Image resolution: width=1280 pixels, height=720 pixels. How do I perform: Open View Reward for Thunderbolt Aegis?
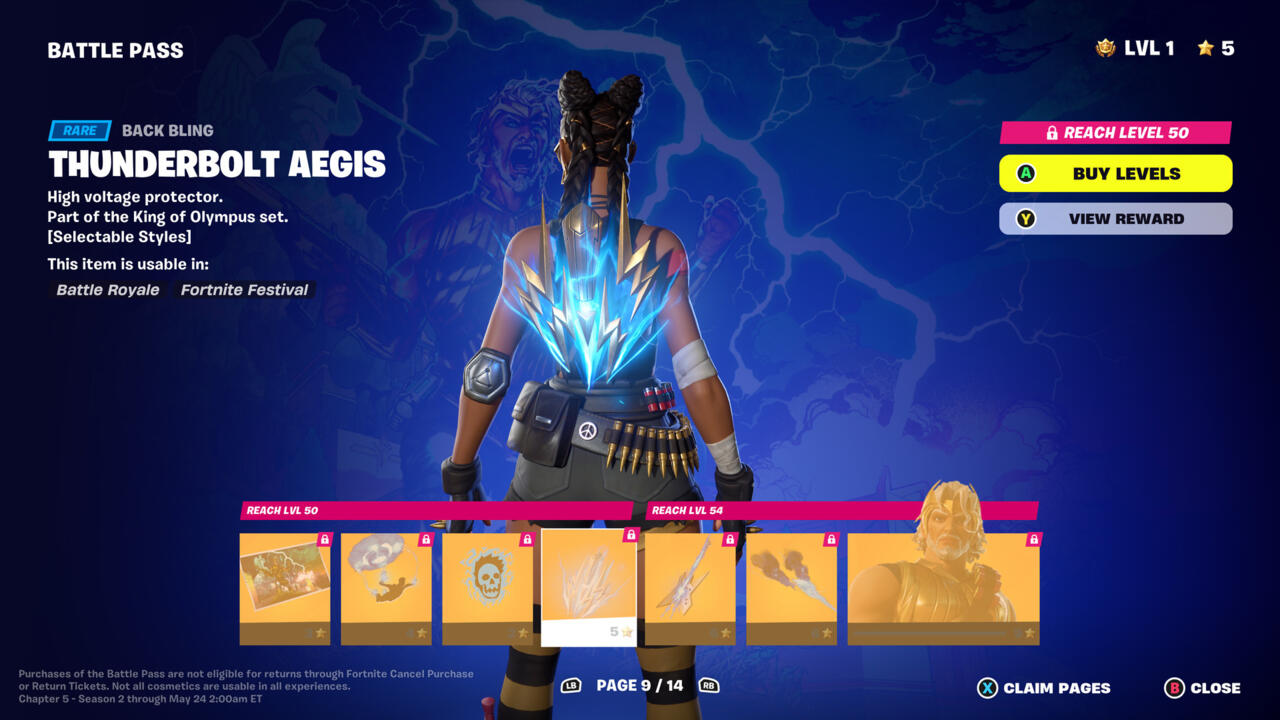pyautogui.click(x=1115, y=219)
